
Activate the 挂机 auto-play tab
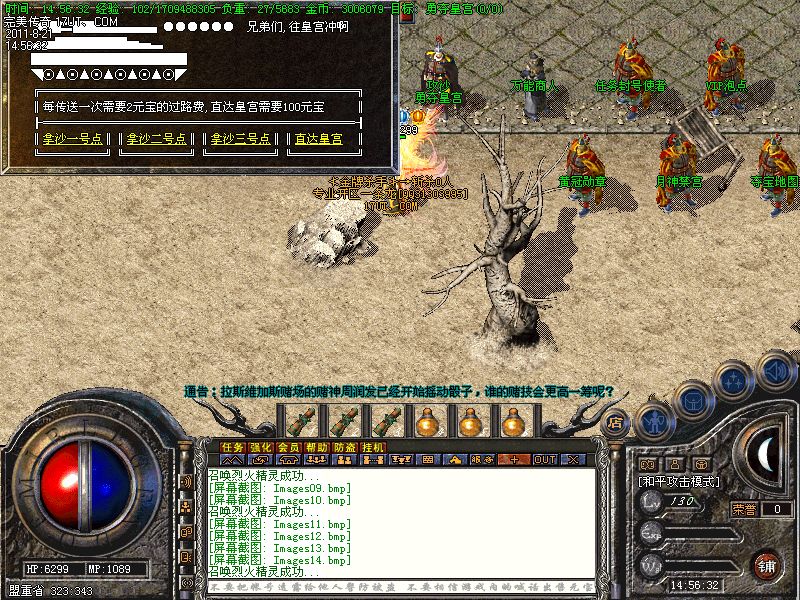[373, 447]
